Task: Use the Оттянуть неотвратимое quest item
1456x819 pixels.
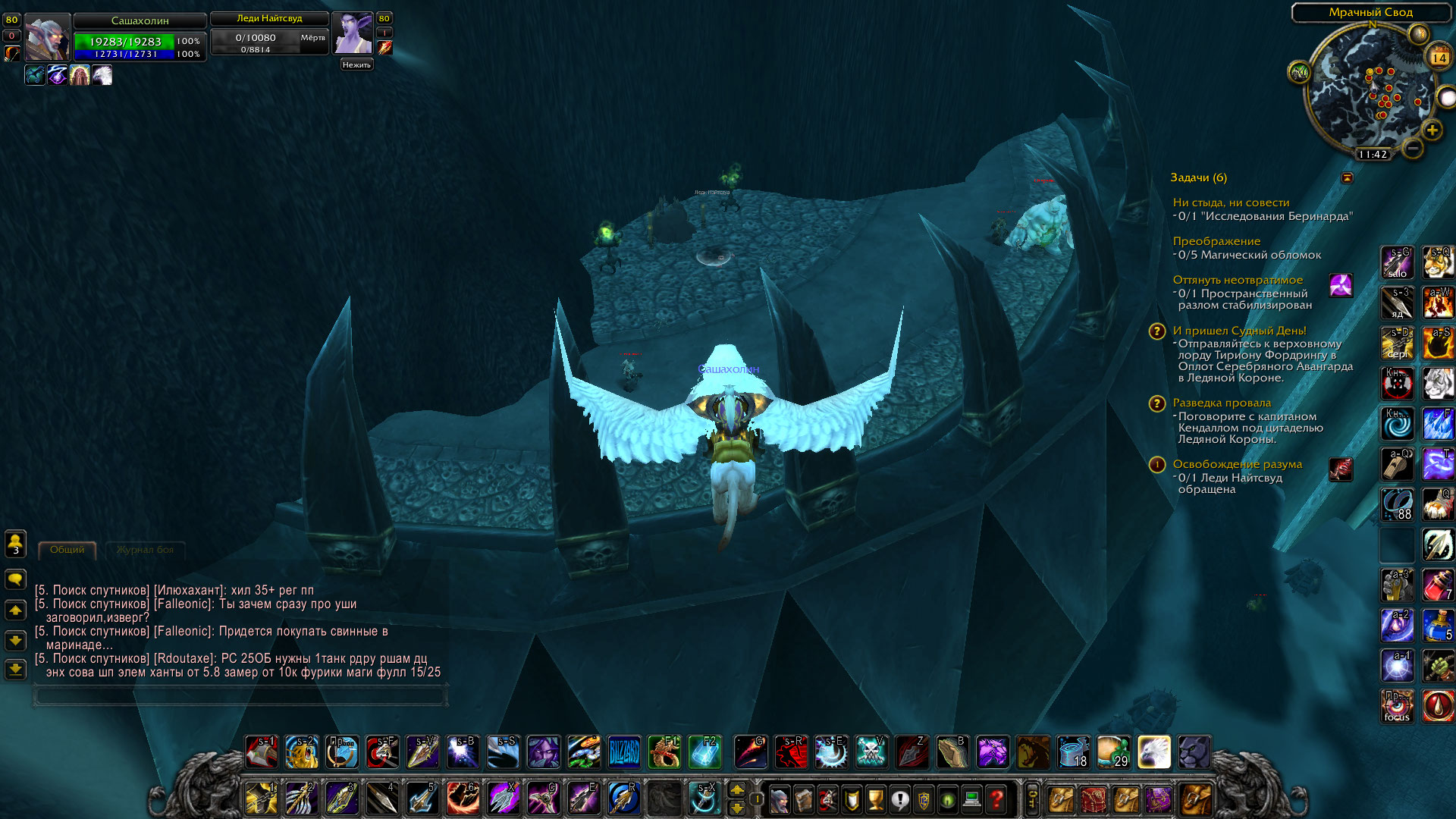Action: coord(1341,285)
